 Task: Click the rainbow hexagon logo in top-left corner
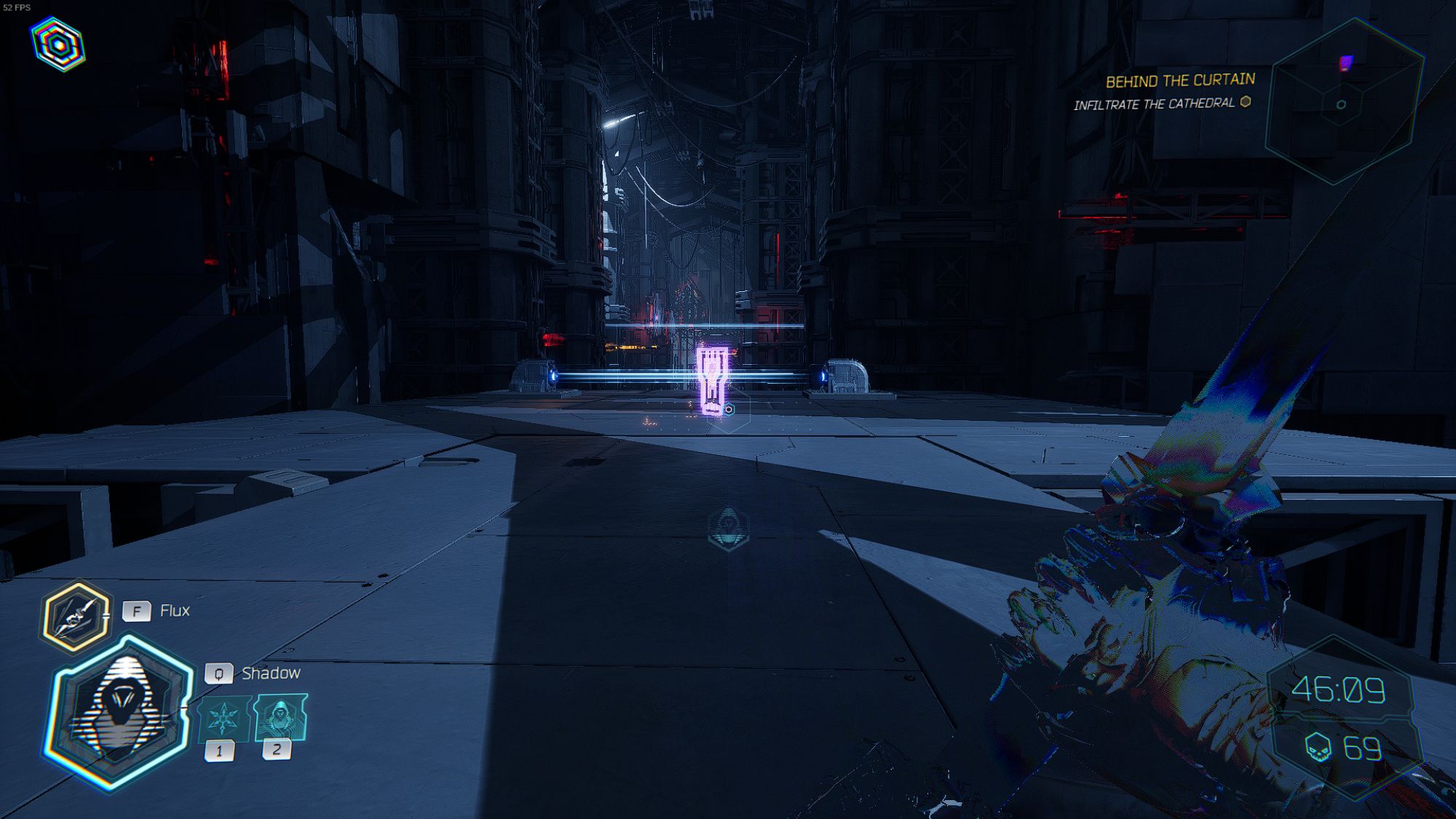[x=57, y=44]
